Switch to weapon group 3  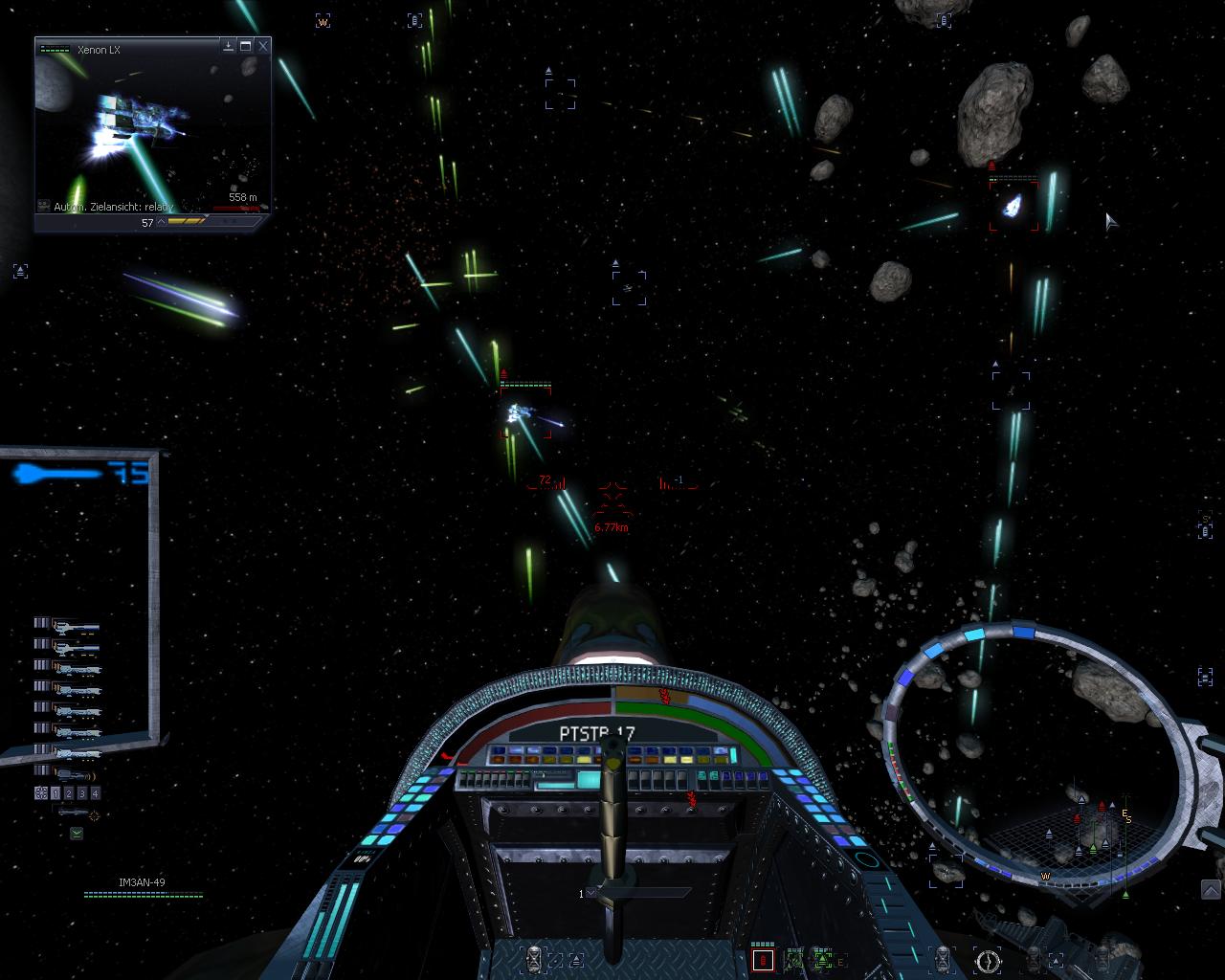point(81,793)
